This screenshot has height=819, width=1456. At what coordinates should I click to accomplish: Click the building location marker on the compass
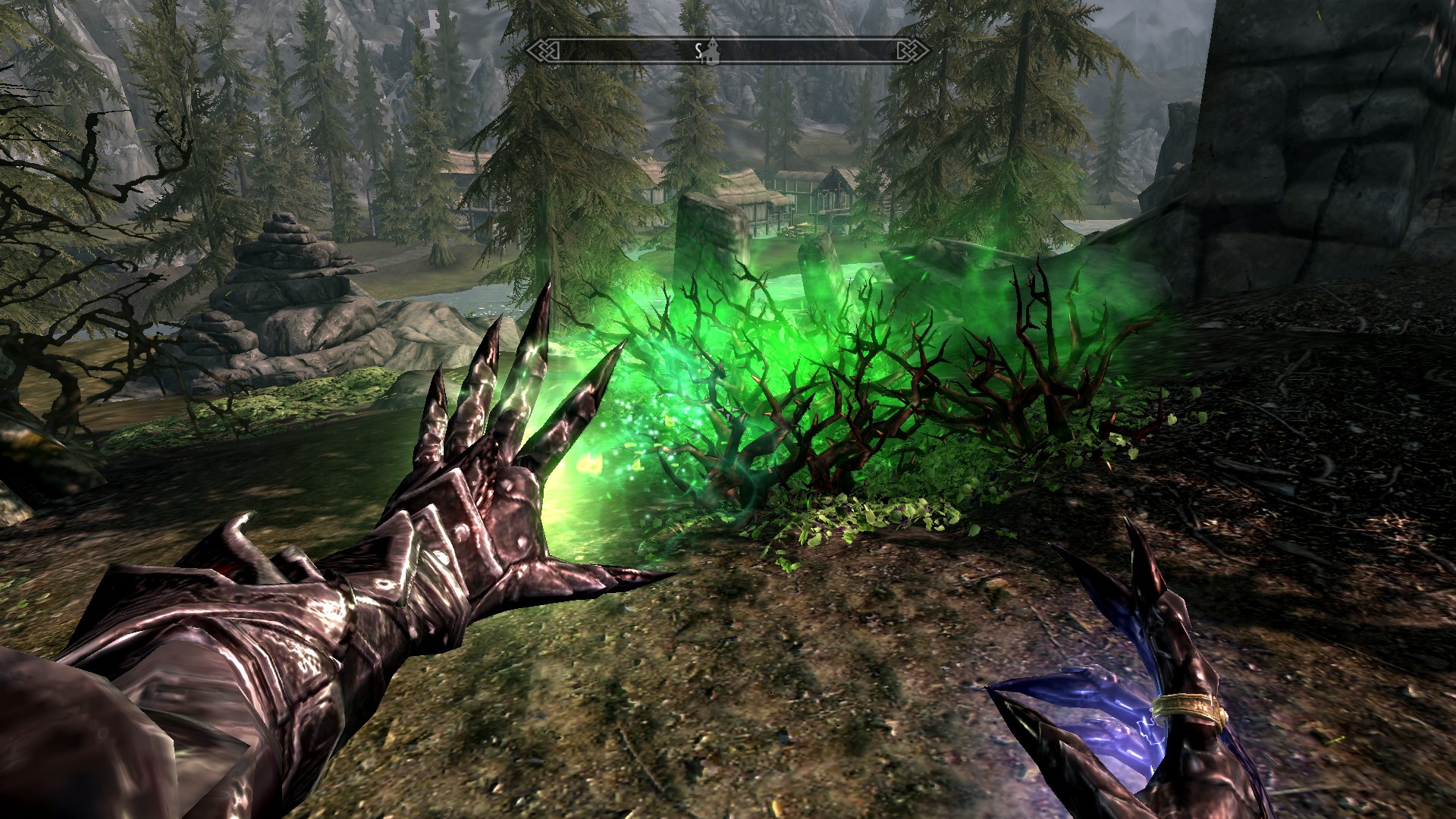tap(712, 51)
